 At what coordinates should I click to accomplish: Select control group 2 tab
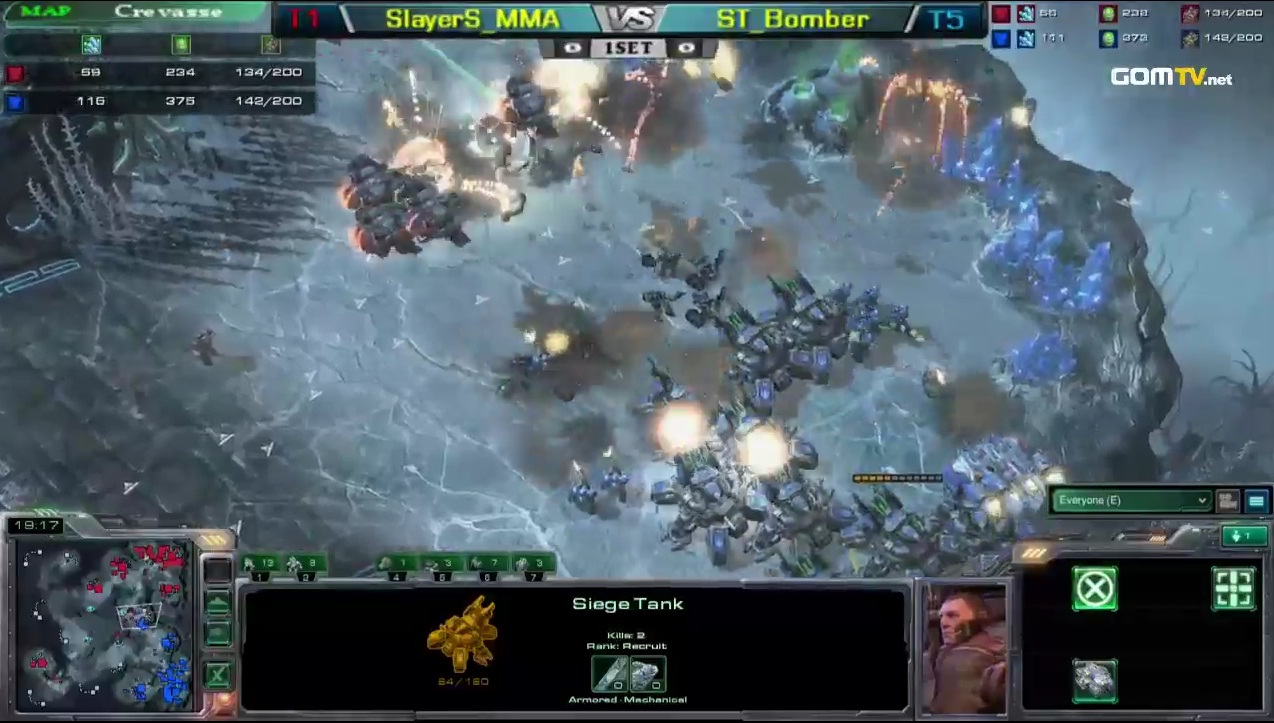point(306,566)
